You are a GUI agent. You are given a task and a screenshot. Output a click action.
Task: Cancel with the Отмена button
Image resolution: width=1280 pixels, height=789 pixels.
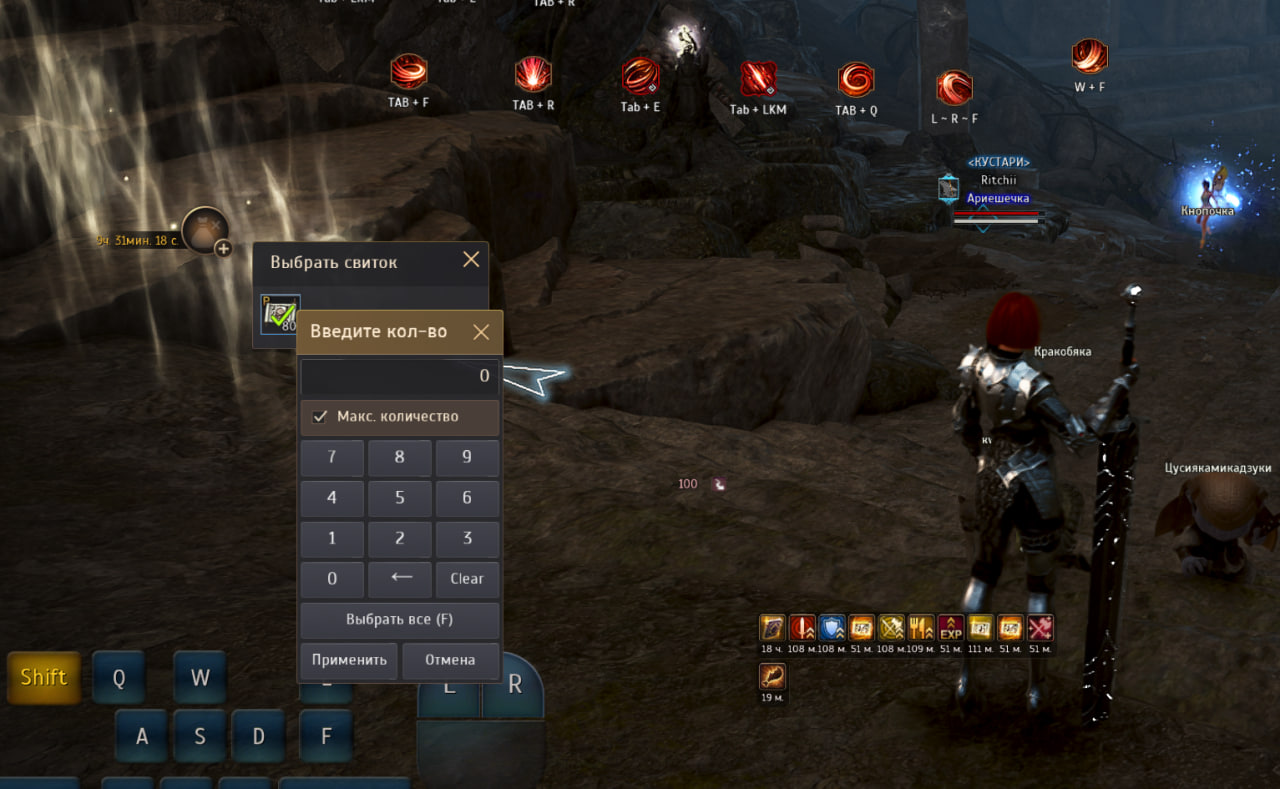pos(450,661)
